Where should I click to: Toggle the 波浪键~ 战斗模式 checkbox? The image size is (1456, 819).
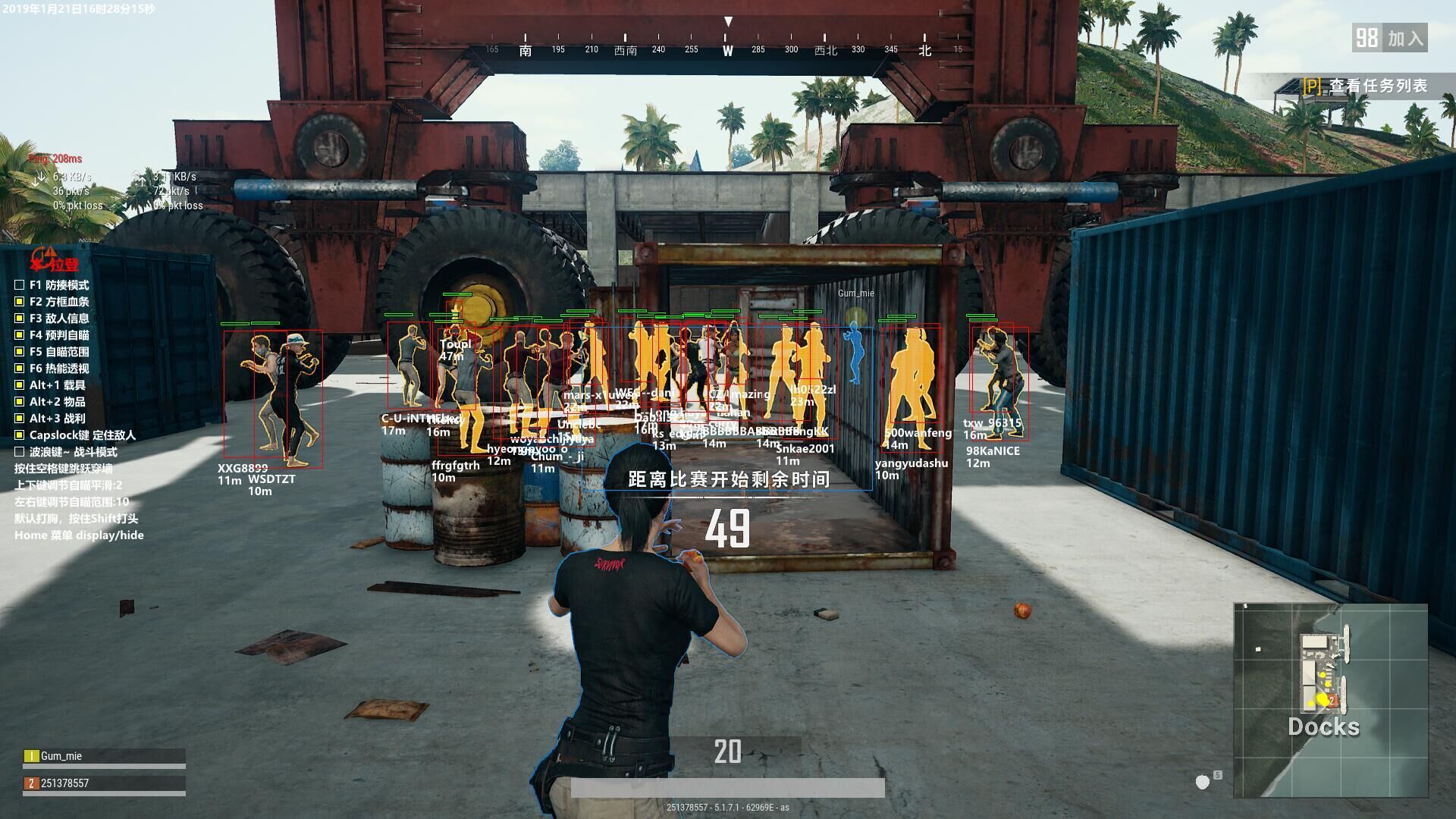tap(20, 452)
